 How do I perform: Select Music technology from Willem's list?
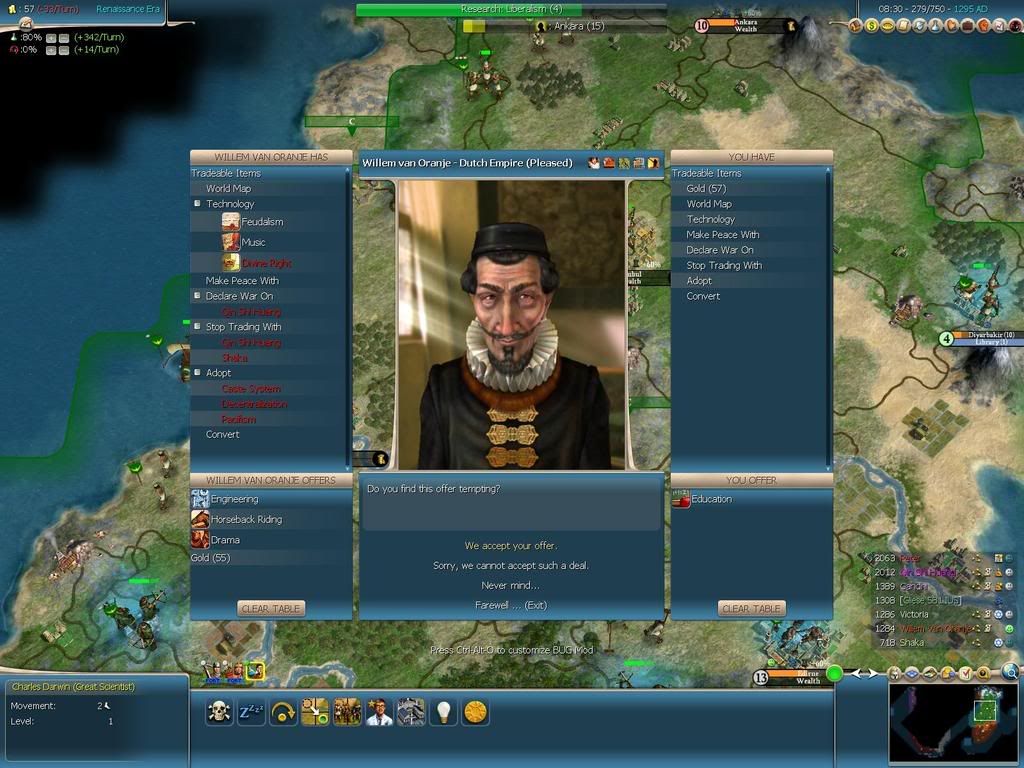[254, 242]
